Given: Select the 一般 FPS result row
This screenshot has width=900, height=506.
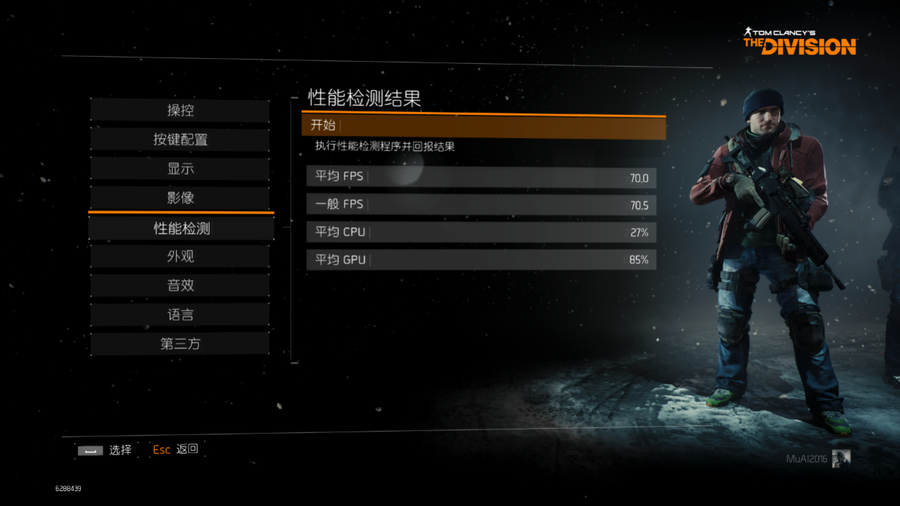Looking at the screenshot, I should [481, 205].
